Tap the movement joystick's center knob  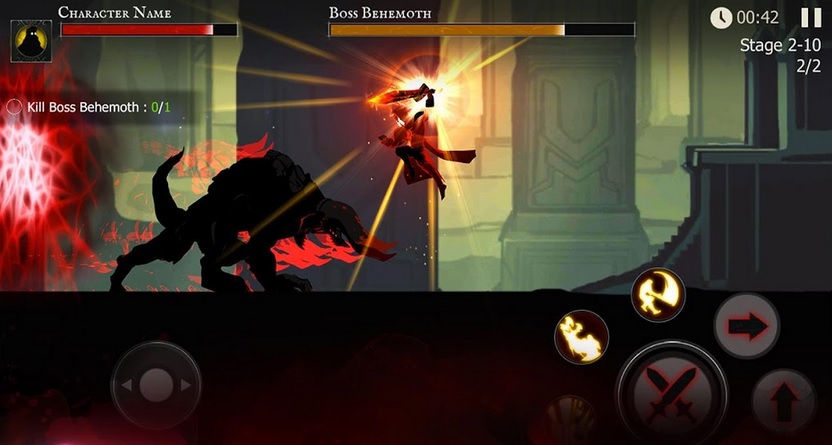[x=156, y=385]
